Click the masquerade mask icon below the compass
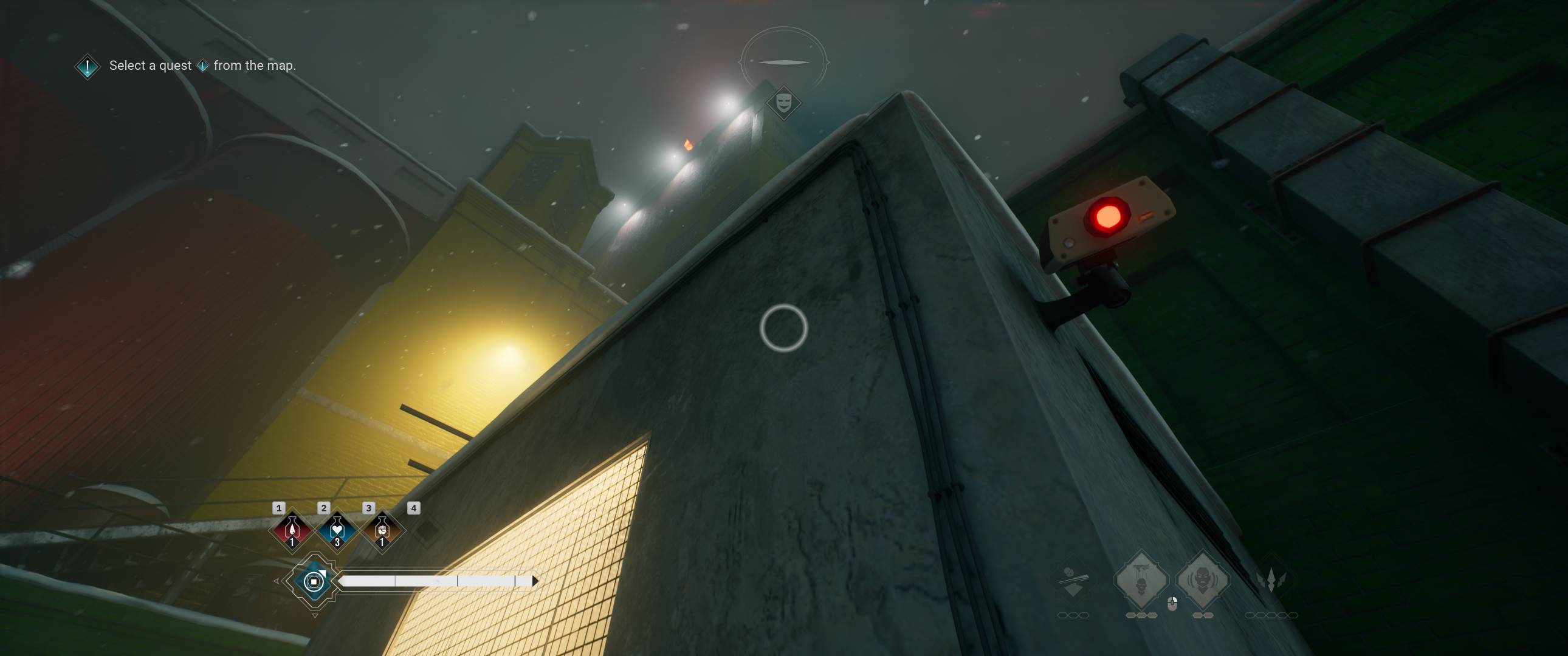Image resolution: width=1568 pixels, height=656 pixels. 783,102
